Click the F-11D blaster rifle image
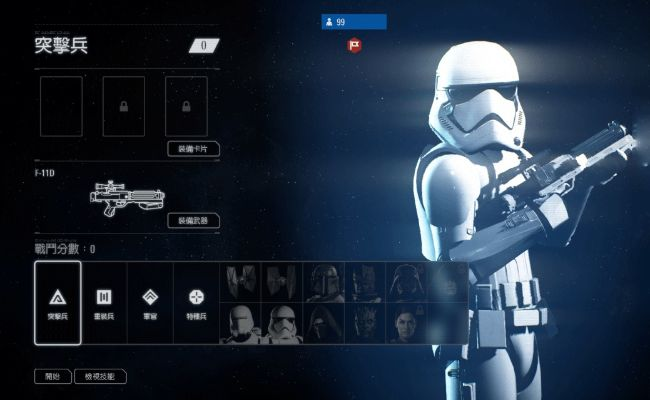The image size is (650, 400). [x=126, y=196]
